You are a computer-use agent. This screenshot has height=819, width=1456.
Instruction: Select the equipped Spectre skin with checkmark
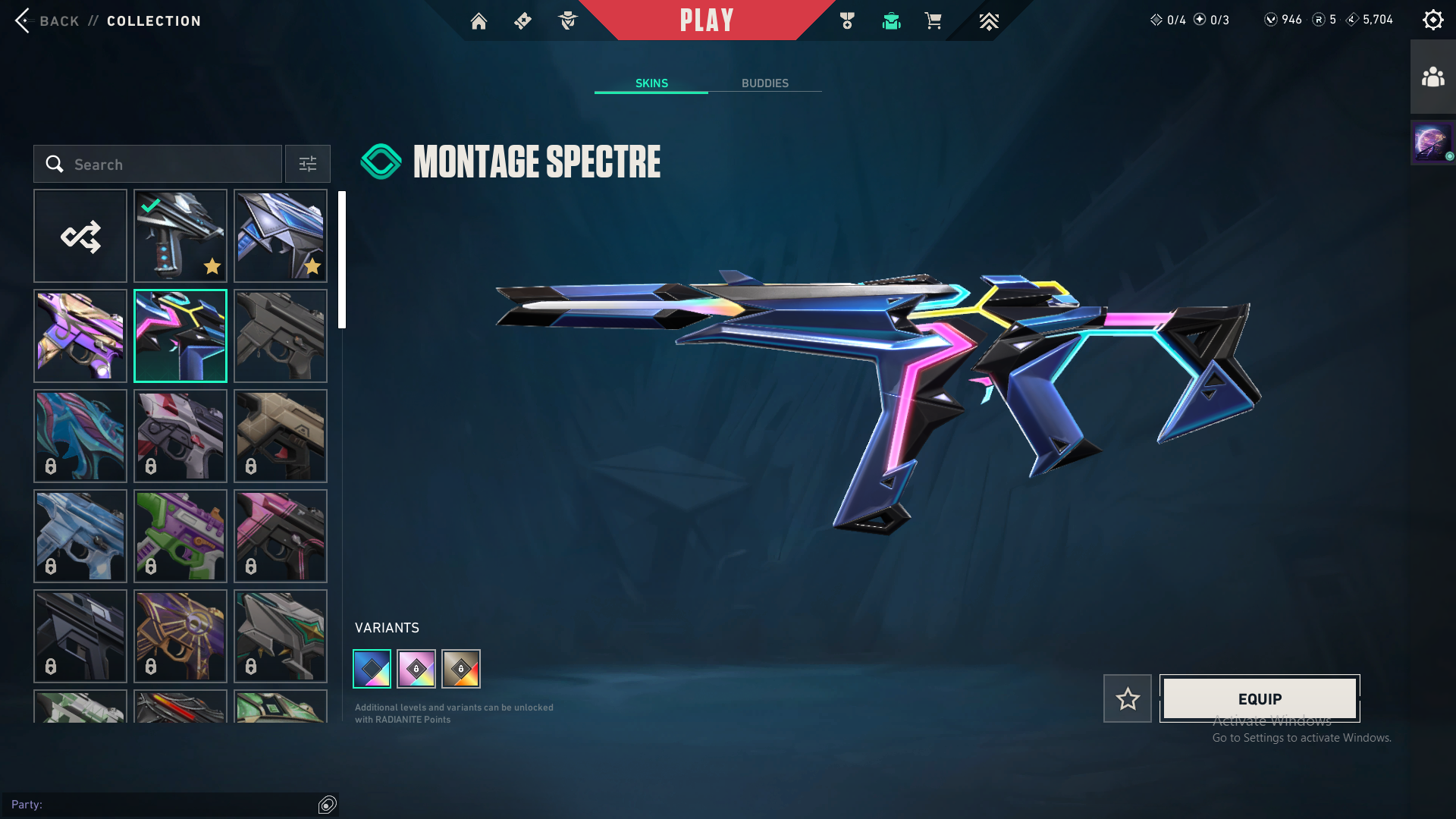180,236
